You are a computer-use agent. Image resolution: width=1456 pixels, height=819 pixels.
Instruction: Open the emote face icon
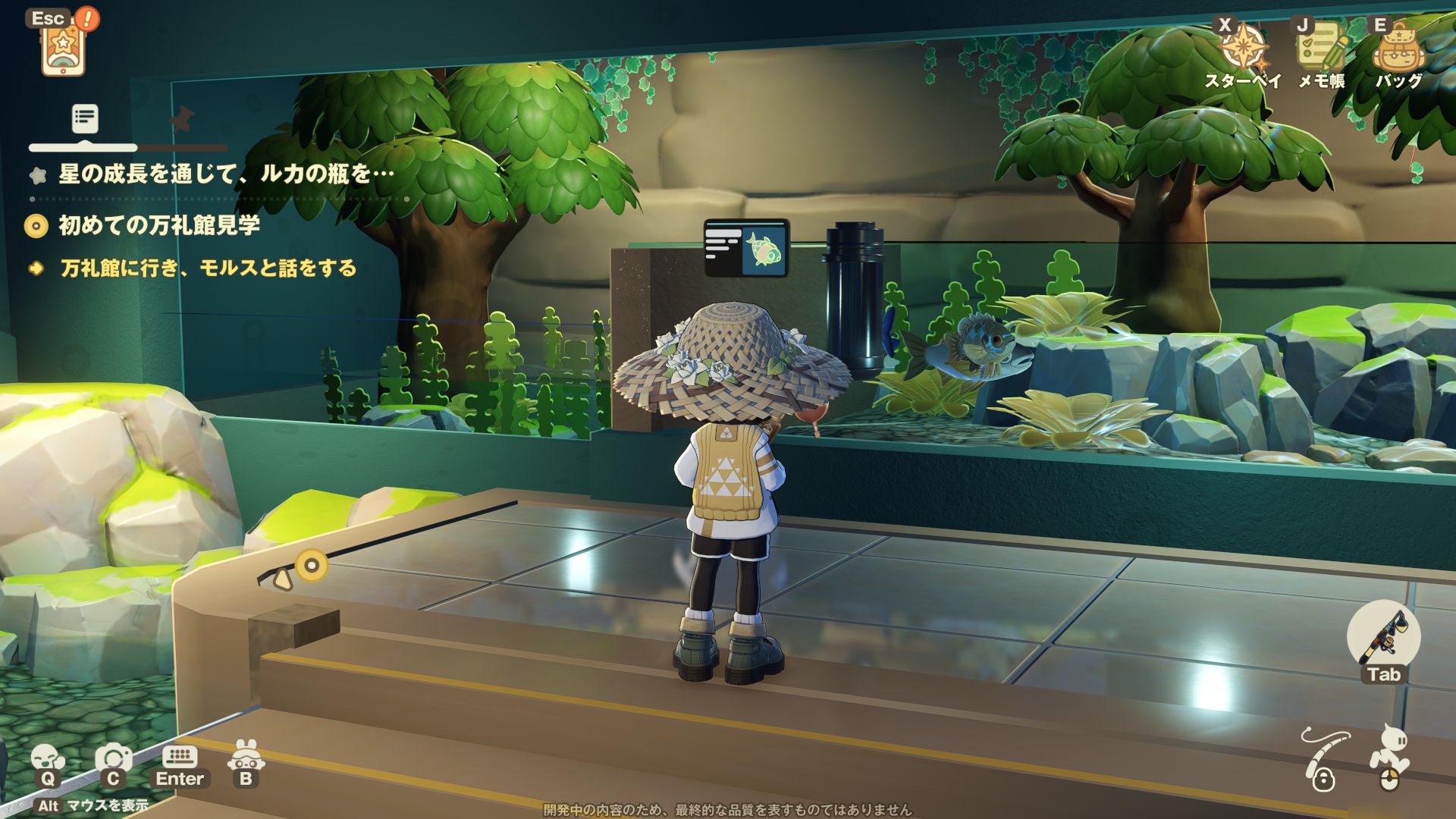point(47,758)
